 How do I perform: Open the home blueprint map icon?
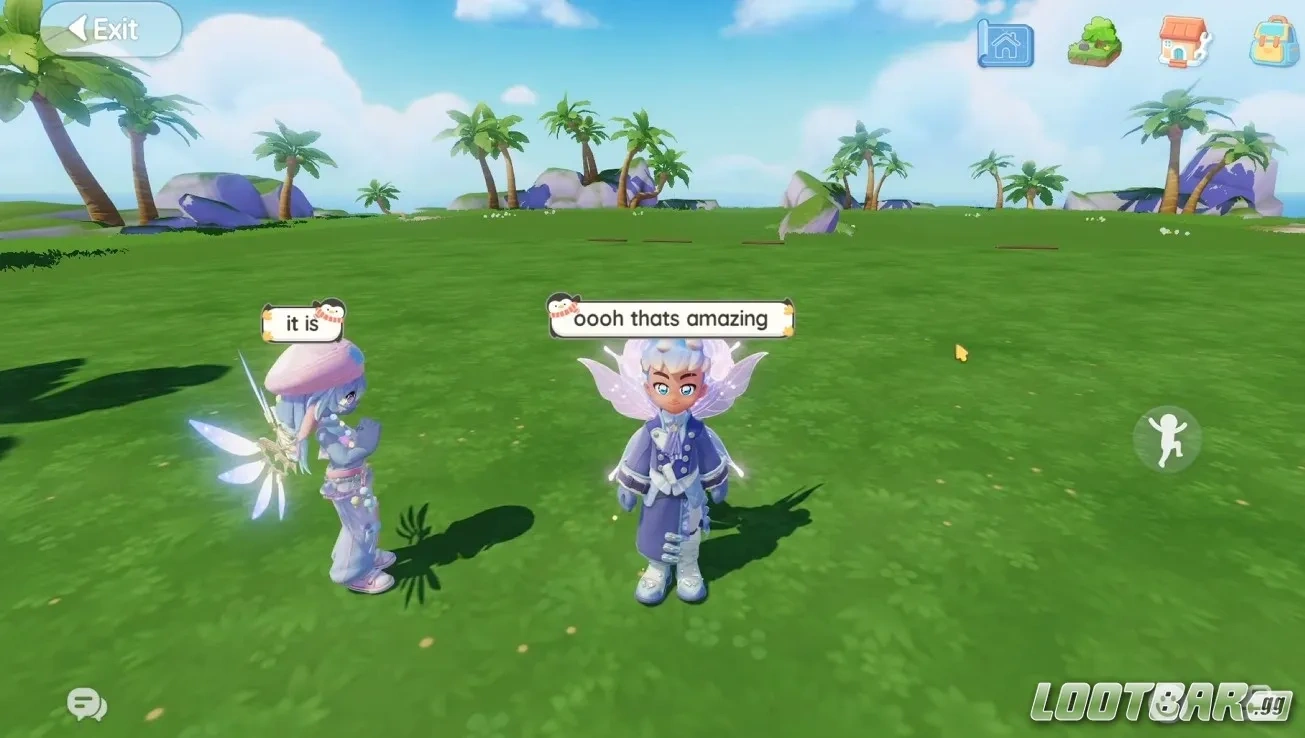pos(1006,44)
